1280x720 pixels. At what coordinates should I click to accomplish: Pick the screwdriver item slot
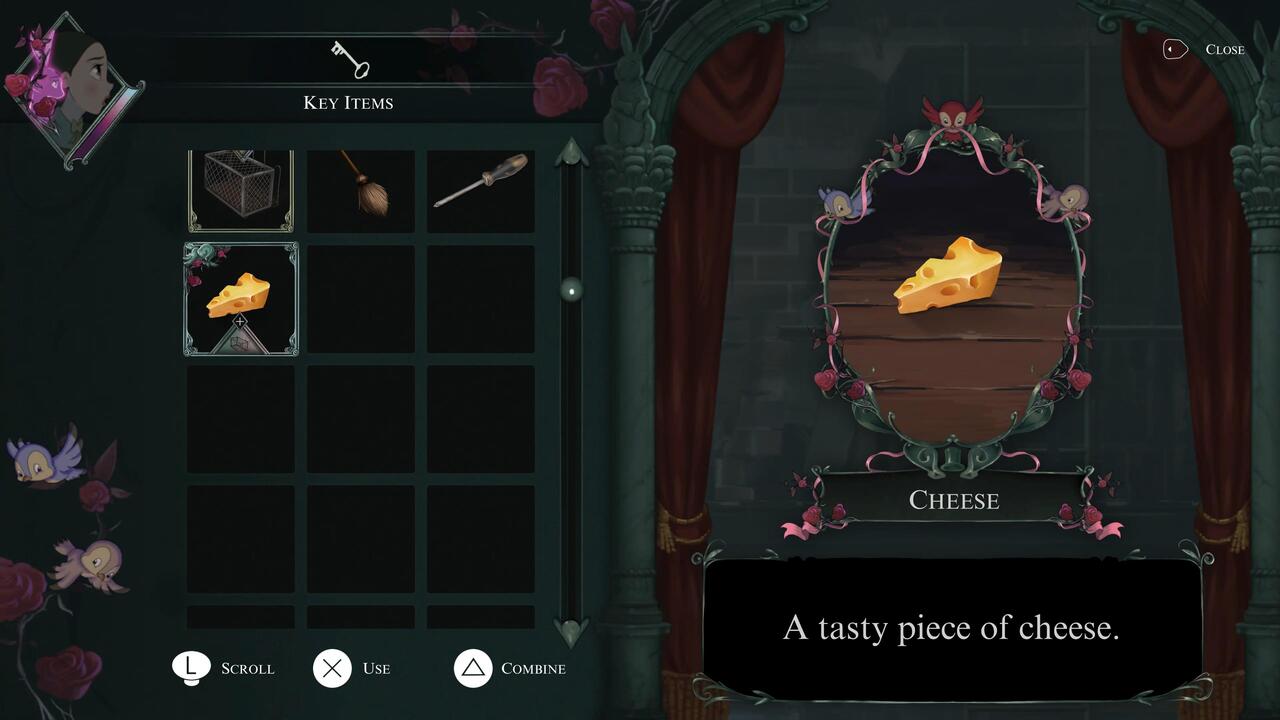click(x=481, y=188)
